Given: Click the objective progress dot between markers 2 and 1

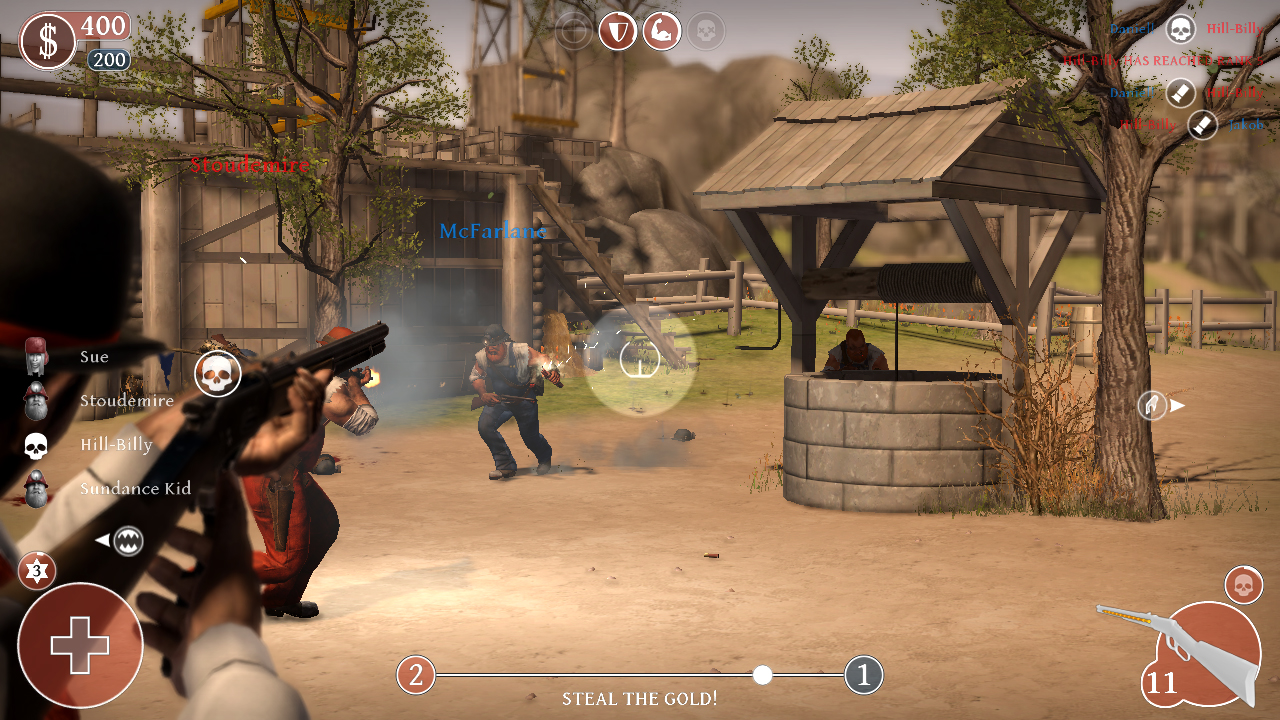Looking at the screenshot, I should click(764, 675).
